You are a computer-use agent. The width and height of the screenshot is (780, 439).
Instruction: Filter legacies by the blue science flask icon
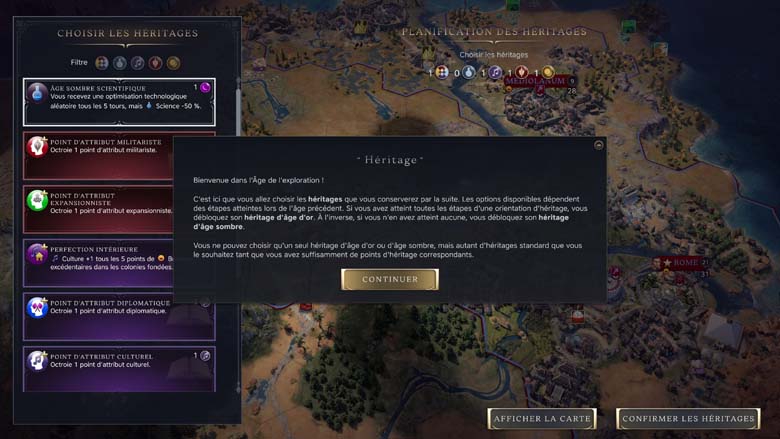point(119,63)
